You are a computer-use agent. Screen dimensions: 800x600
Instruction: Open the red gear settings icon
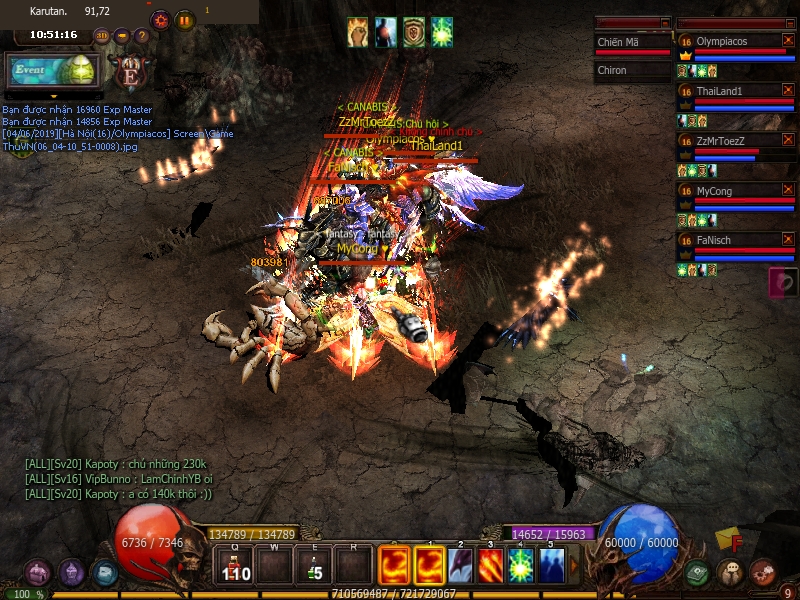[160, 20]
